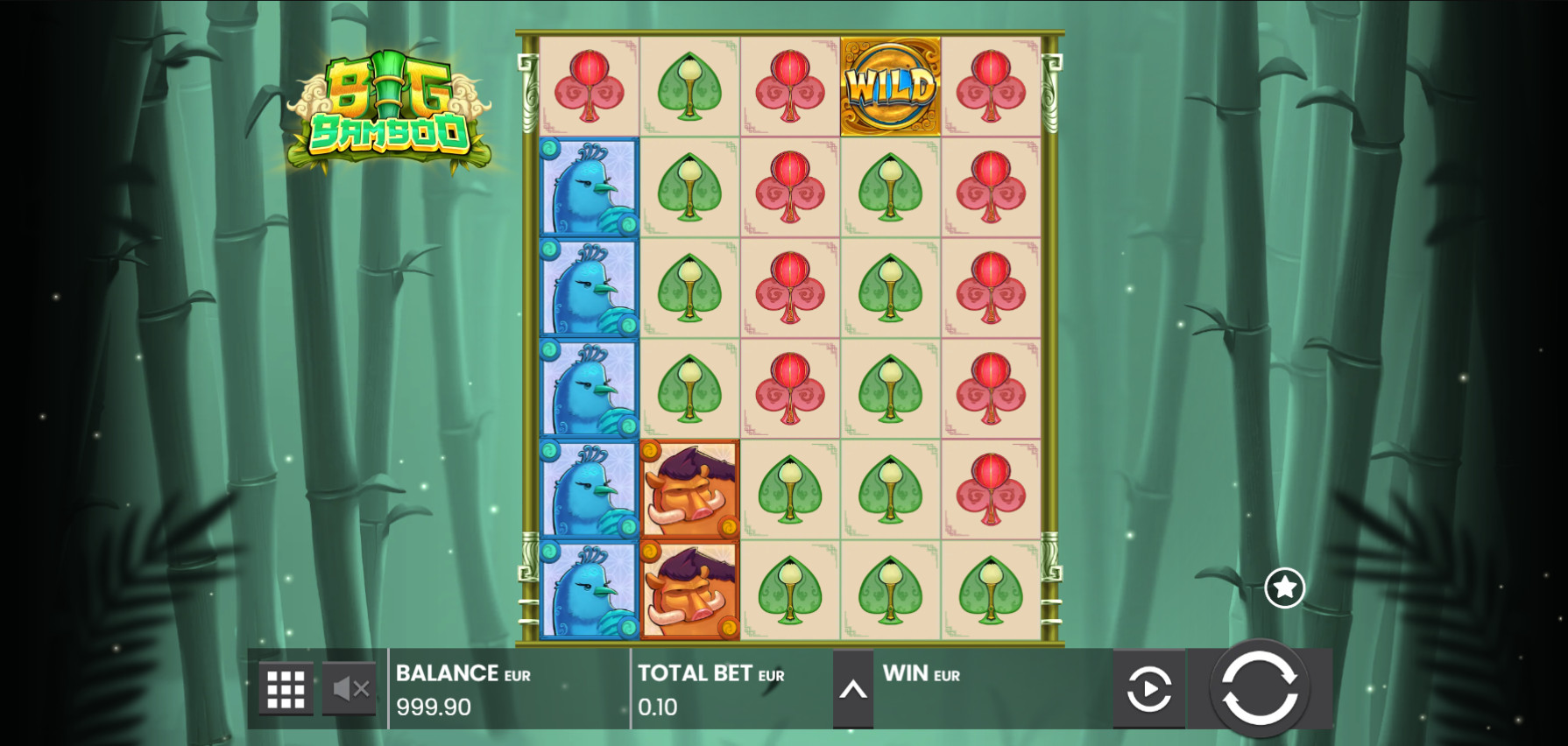Spin the reels with the circular arrows button
The image size is (1568, 746).
point(1259,688)
